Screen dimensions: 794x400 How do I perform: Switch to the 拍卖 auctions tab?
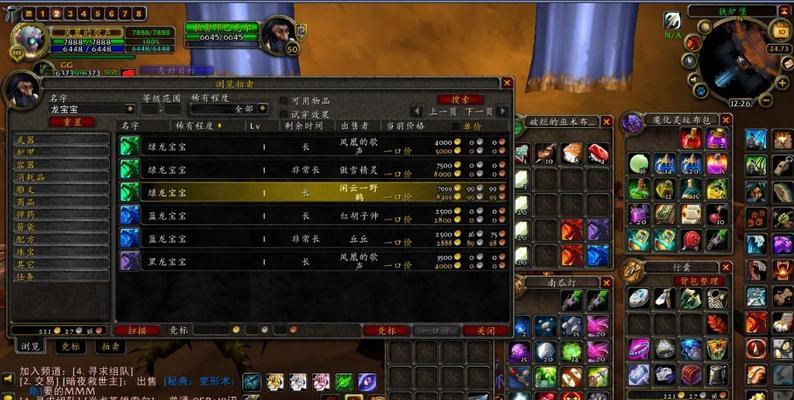[x=109, y=346]
